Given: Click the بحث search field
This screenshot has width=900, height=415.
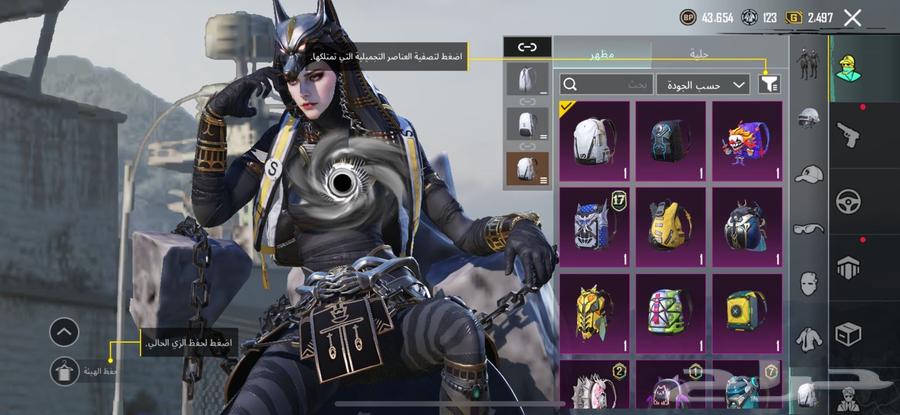Looking at the screenshot, I should pos(603,85).
